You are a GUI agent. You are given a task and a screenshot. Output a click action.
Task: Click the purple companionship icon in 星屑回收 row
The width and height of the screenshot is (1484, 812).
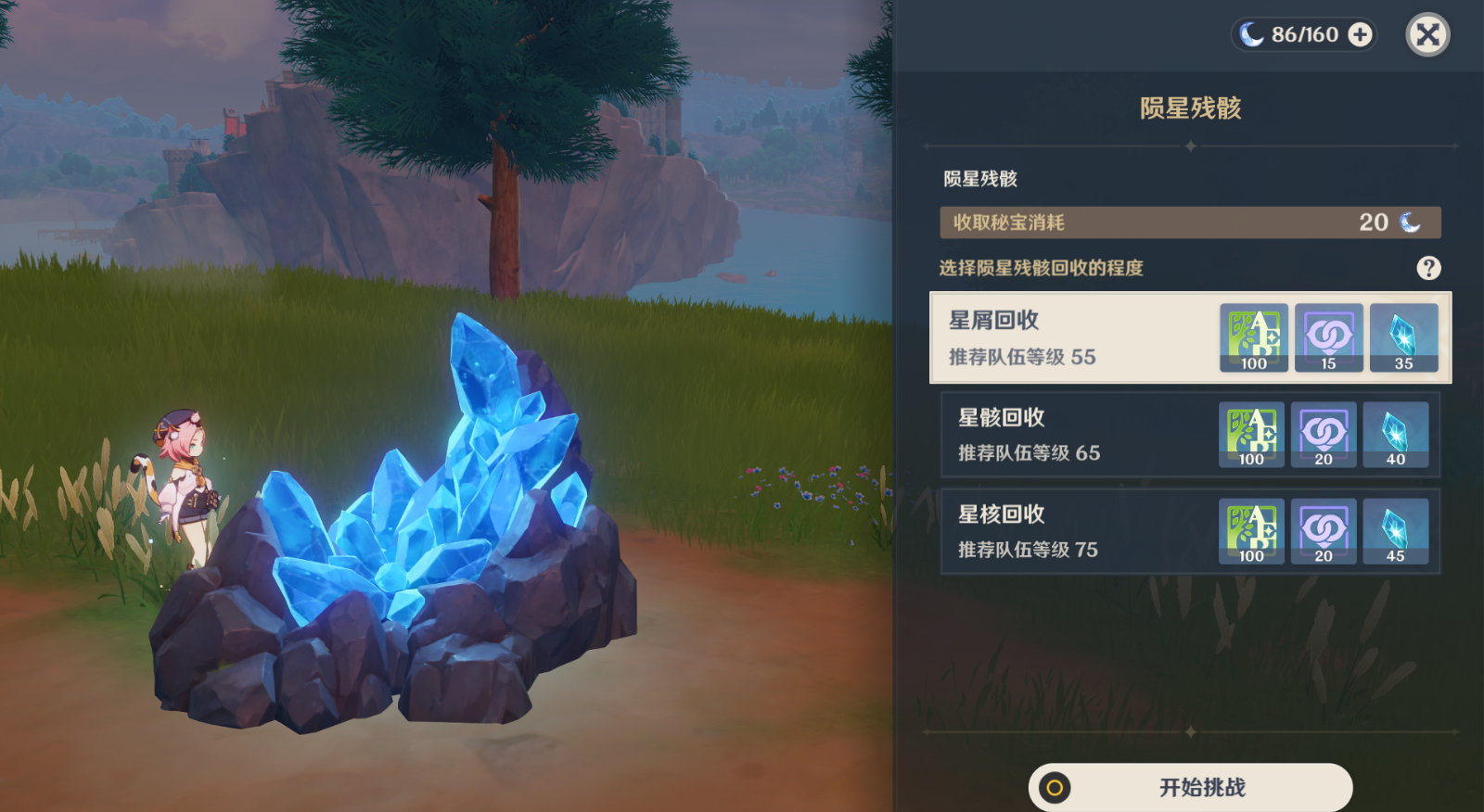click(1328, 338)
